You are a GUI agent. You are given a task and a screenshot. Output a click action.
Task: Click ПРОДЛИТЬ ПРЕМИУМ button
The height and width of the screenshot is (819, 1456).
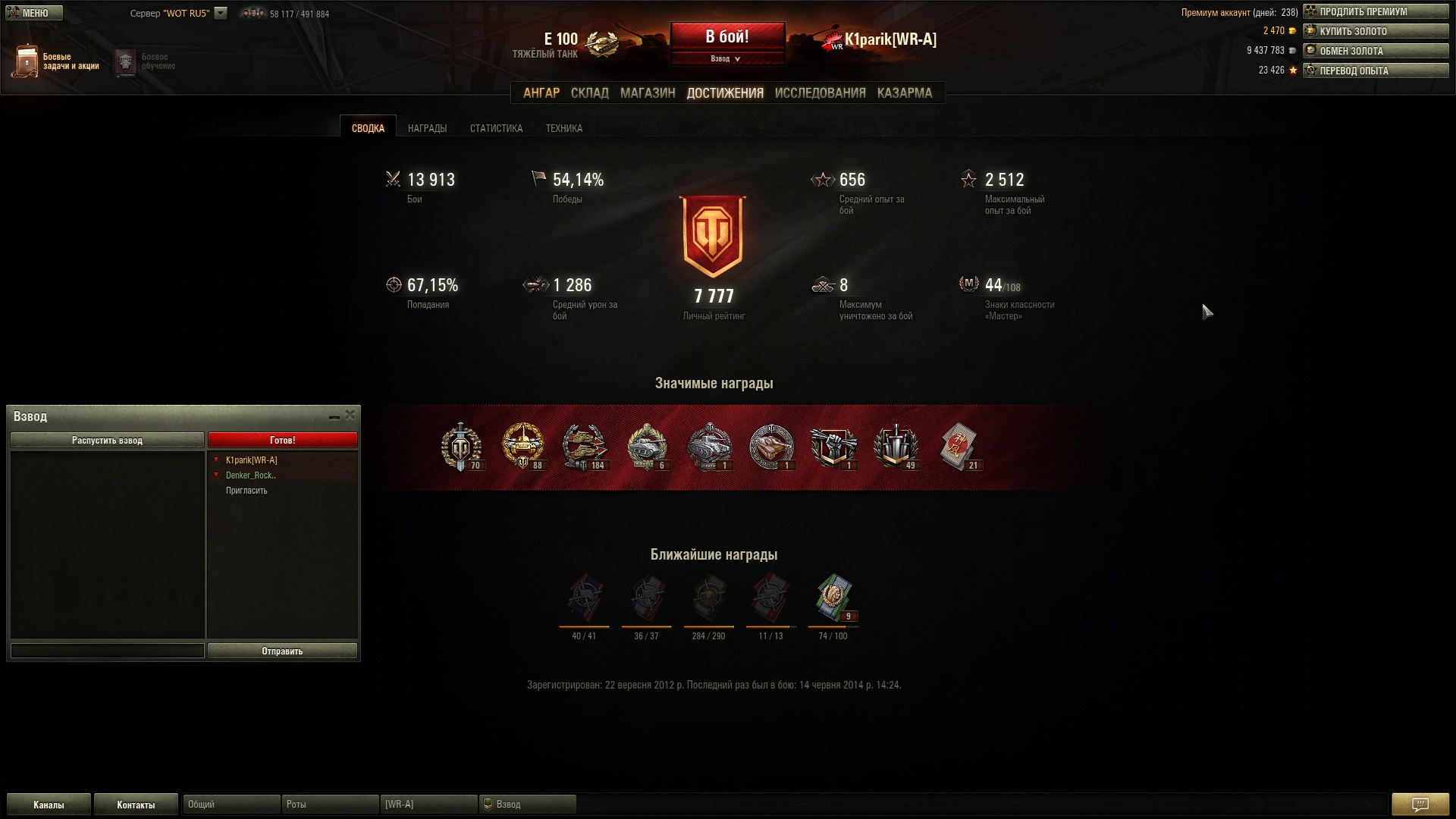tap(1375, 12)
